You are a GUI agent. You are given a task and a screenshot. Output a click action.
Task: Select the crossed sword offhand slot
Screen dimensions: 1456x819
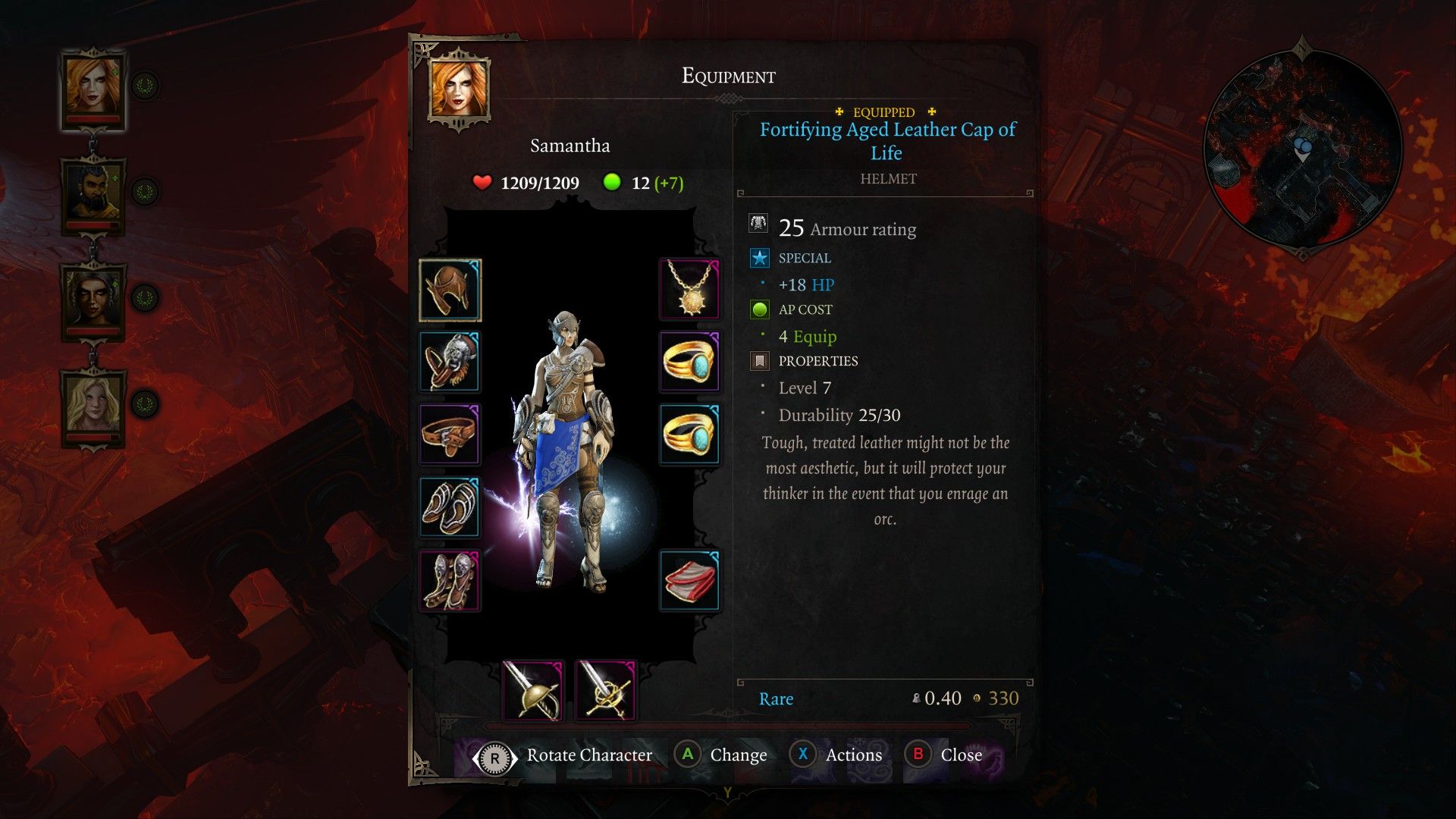click(x=606, y=690)
